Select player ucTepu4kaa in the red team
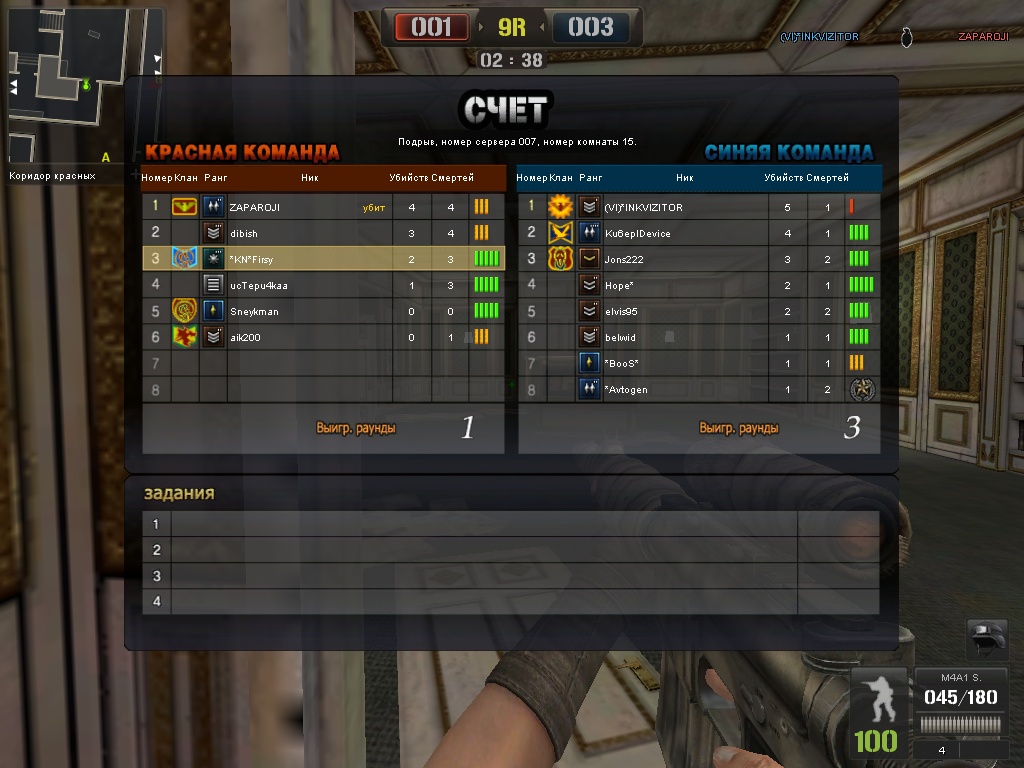This screenshot has height=768, width=1024. click(322, 285)
